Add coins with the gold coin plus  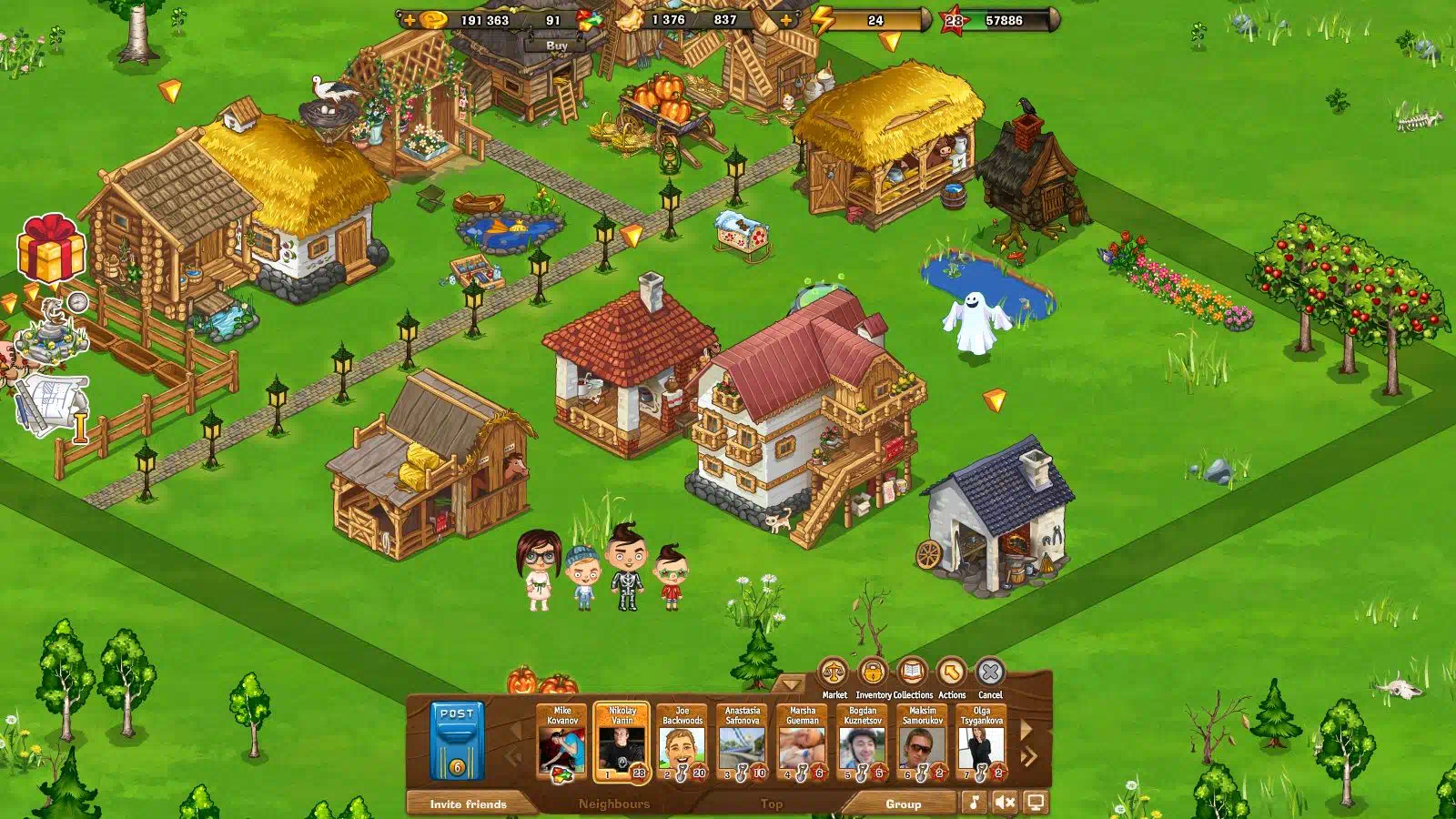(x=410, y=20)
